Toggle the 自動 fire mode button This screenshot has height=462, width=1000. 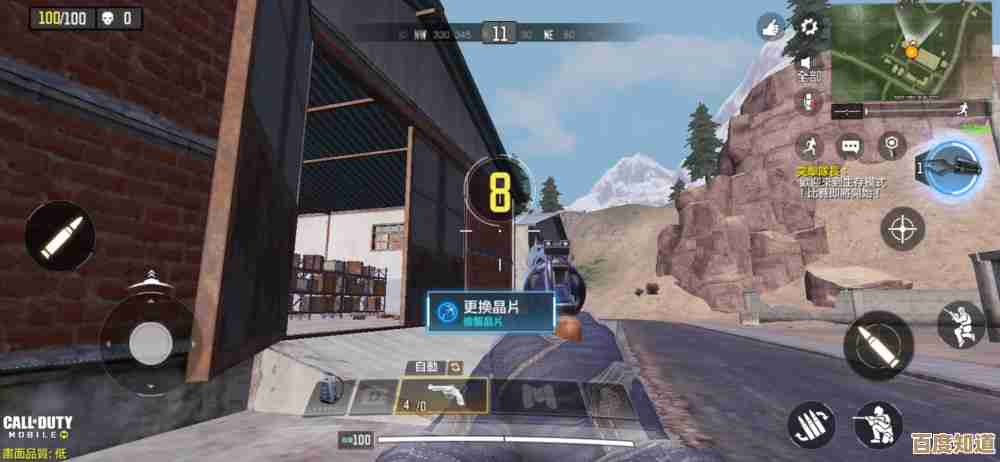click(x=436, y=367)
